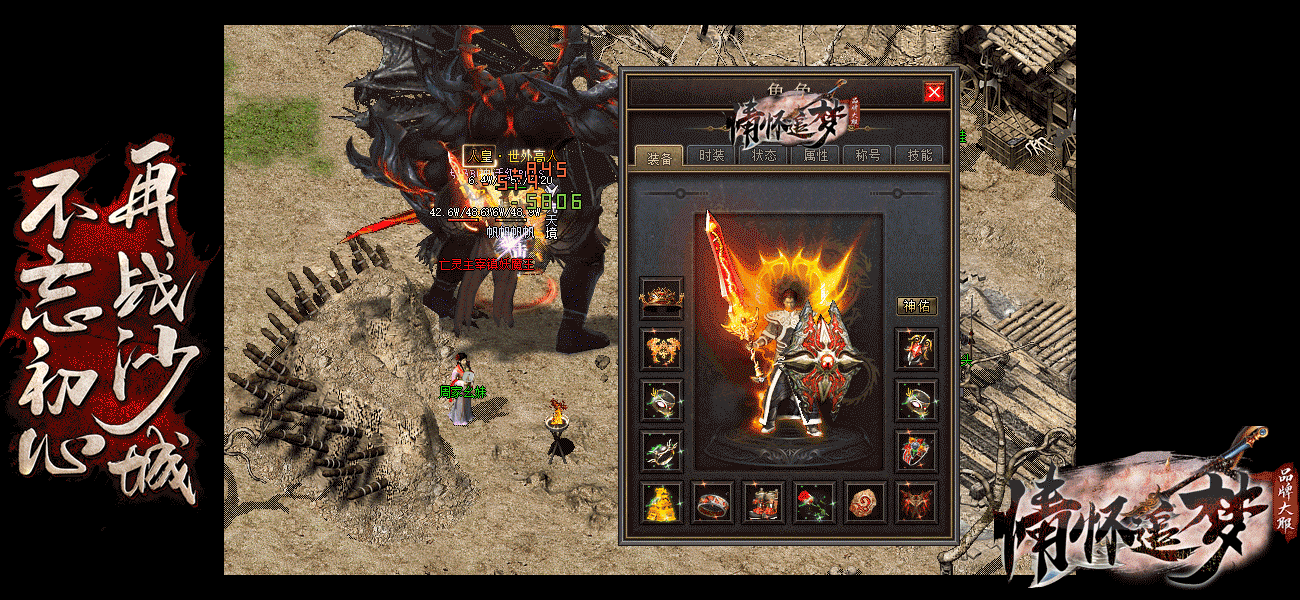Click the 神佑 button
This screenshot has width=1300, height=600.
tap(916, 306)
